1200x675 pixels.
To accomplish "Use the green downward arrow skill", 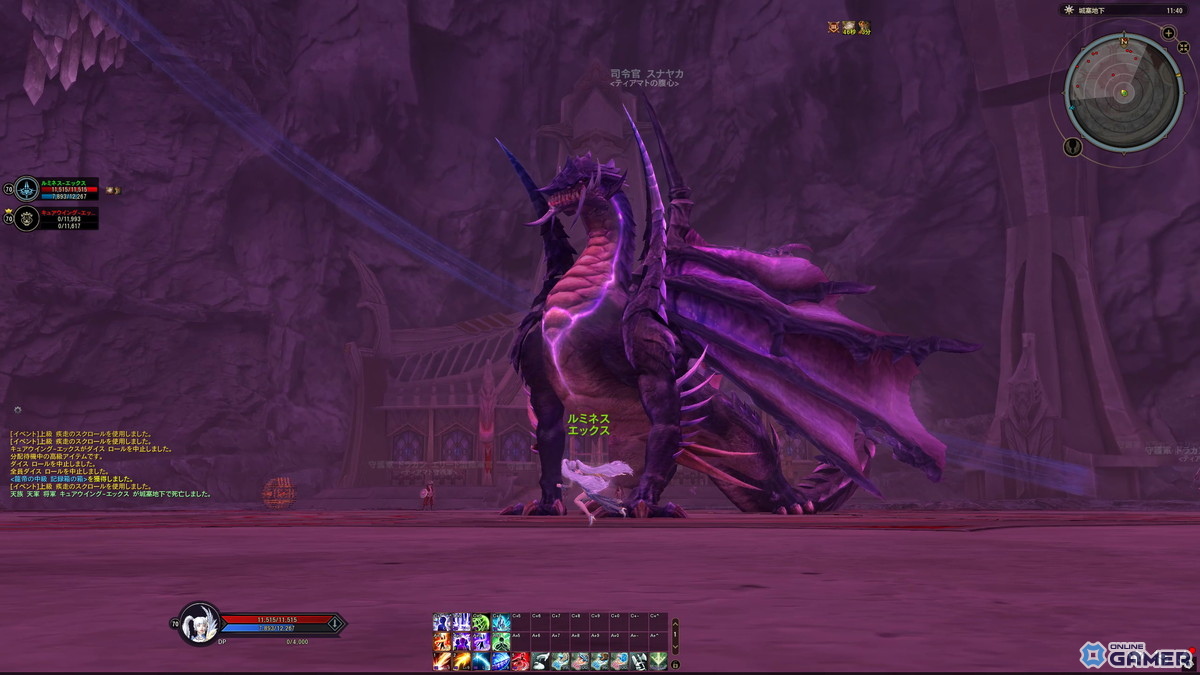I will (657, 661).
